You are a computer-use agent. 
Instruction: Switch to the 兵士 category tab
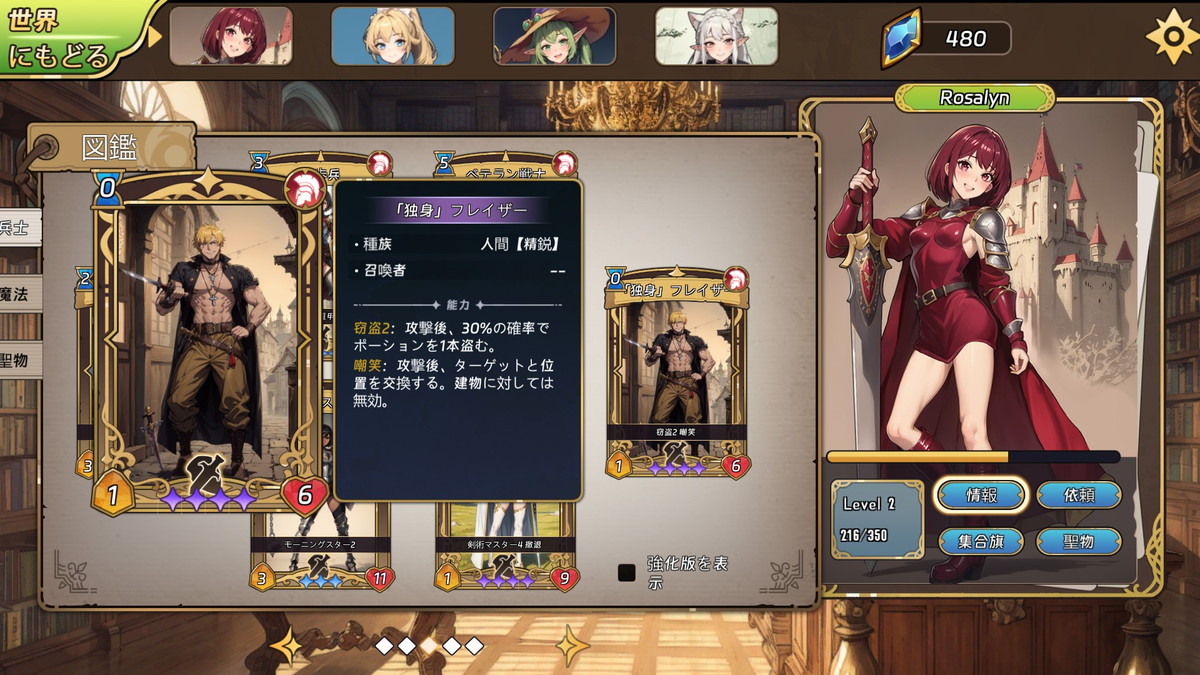[x=17, y=228]
